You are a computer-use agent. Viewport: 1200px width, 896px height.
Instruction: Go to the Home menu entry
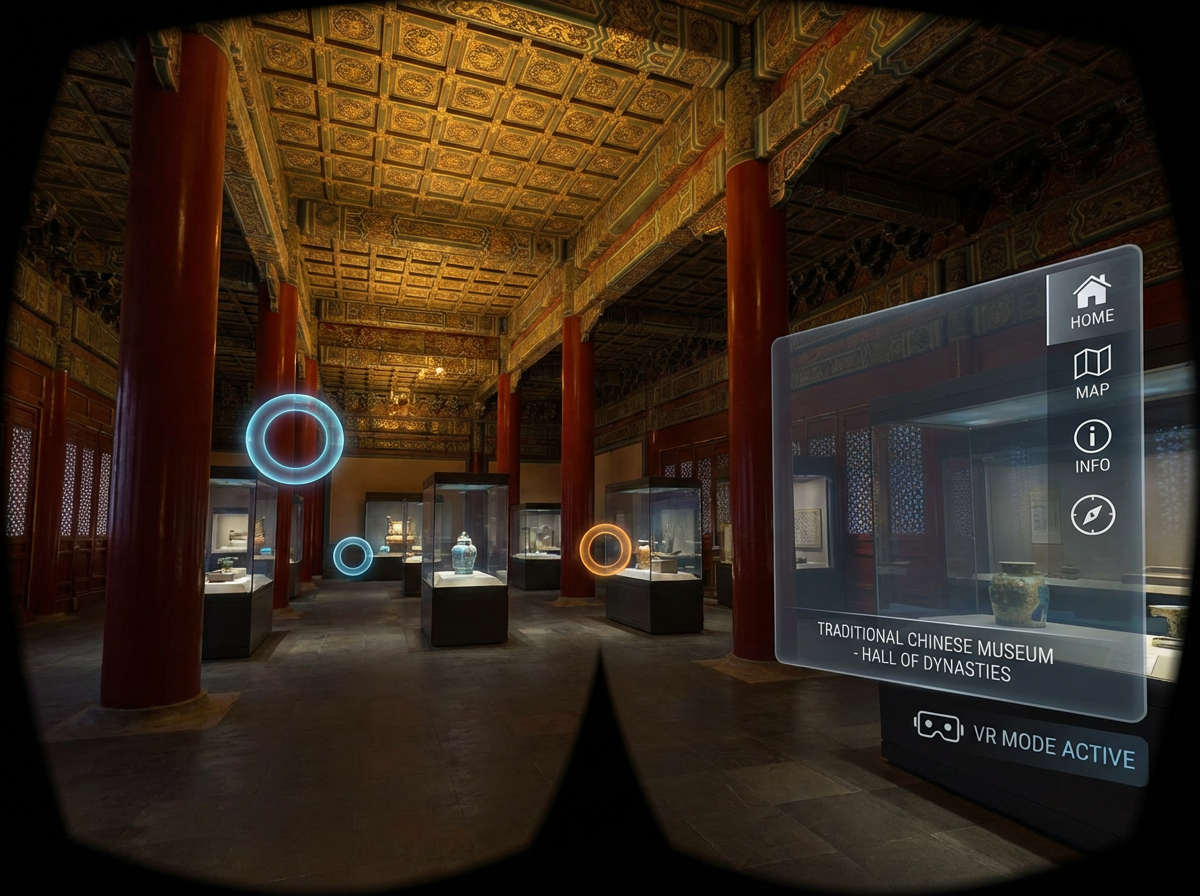tap(1092, 301)
